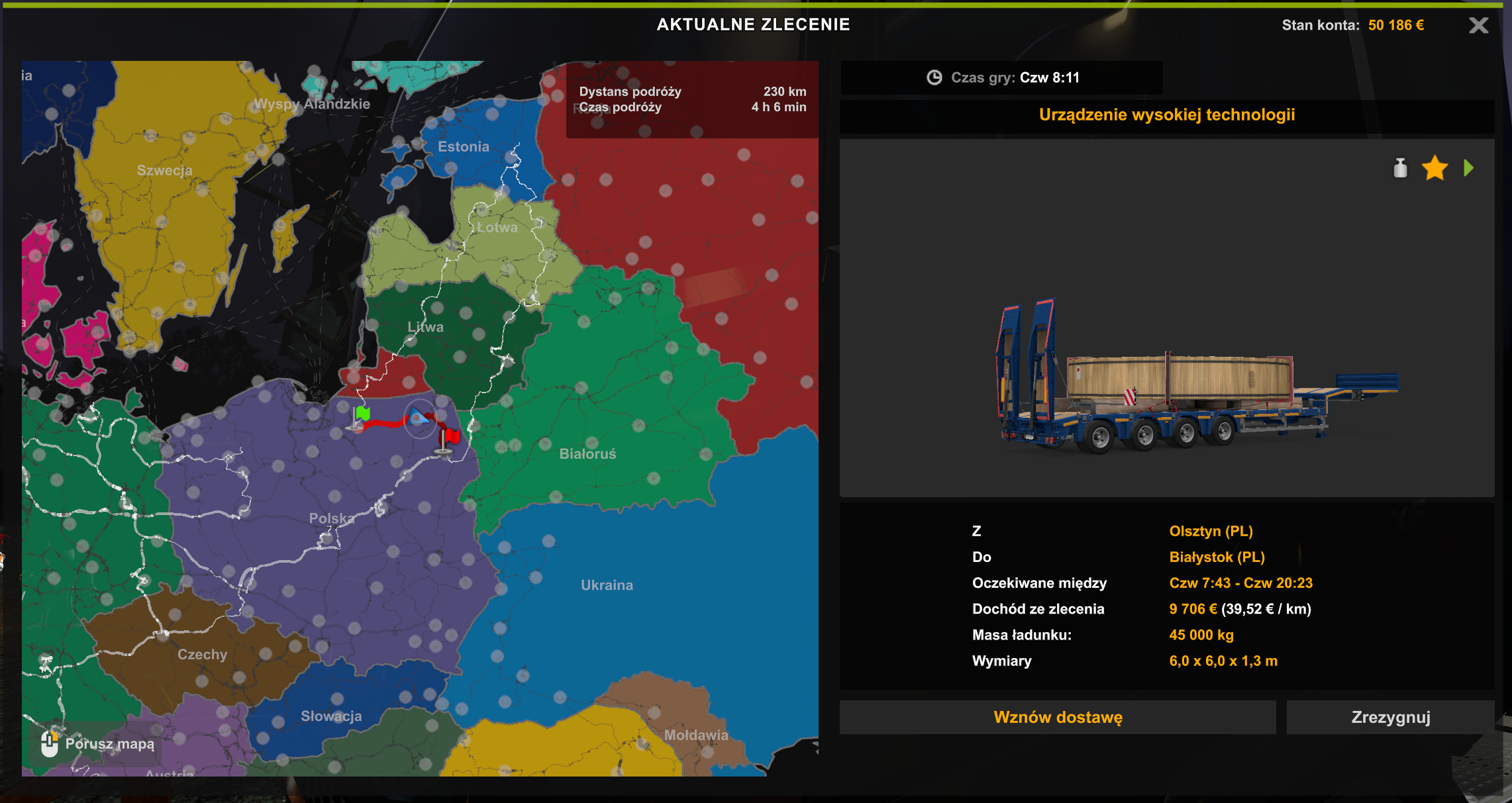Viewport: 1512px width, 803px height.
Task: Select the blue truck position marker
Action: click(419, 417)
